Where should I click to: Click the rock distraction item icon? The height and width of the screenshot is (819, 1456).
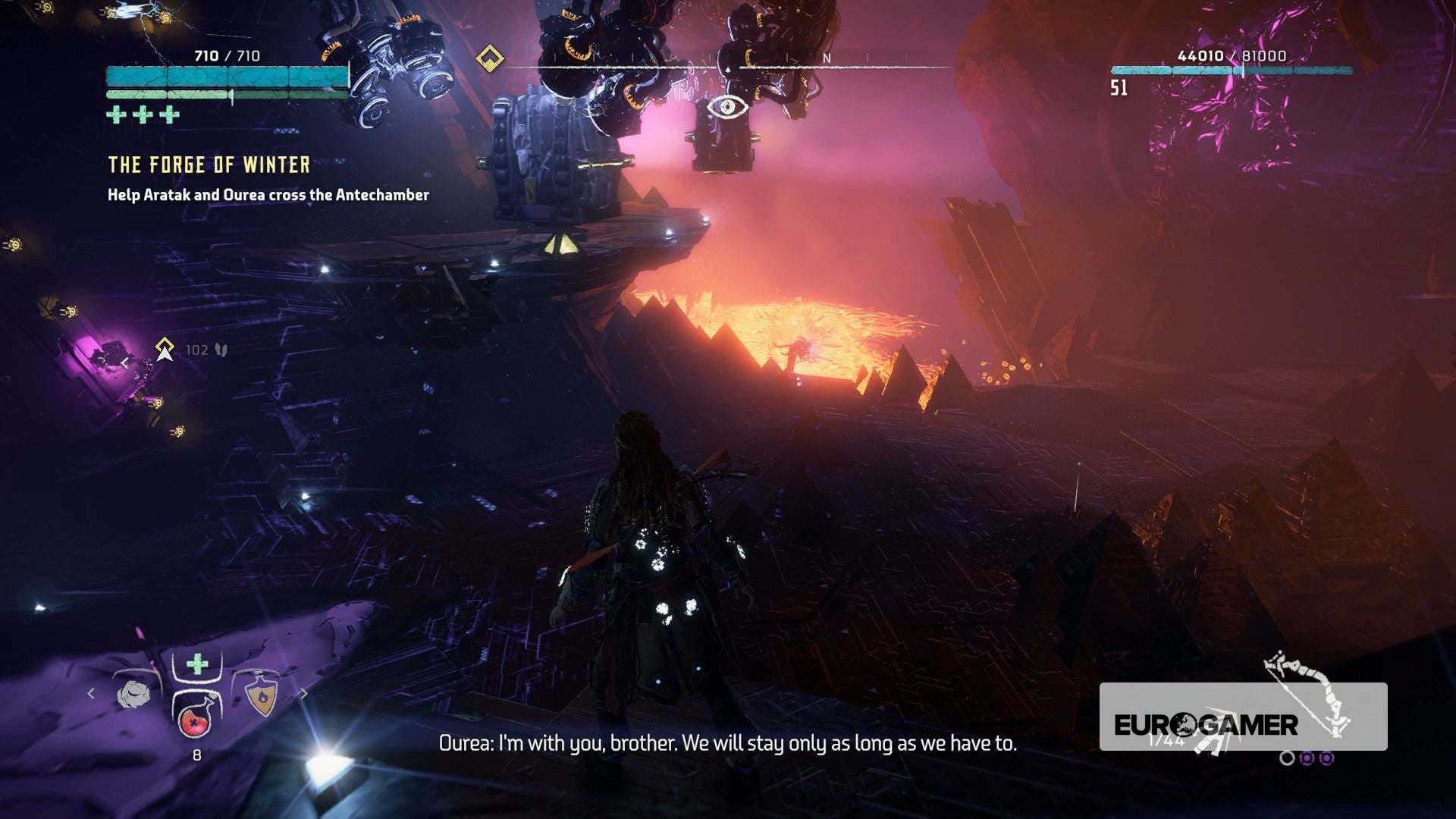(x=134, y=692)
